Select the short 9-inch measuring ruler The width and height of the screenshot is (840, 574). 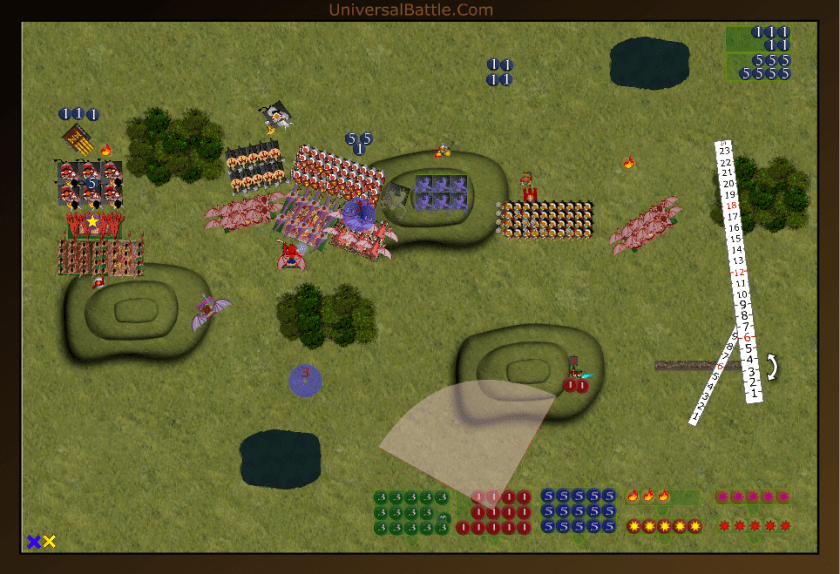[x=717, y=375]
